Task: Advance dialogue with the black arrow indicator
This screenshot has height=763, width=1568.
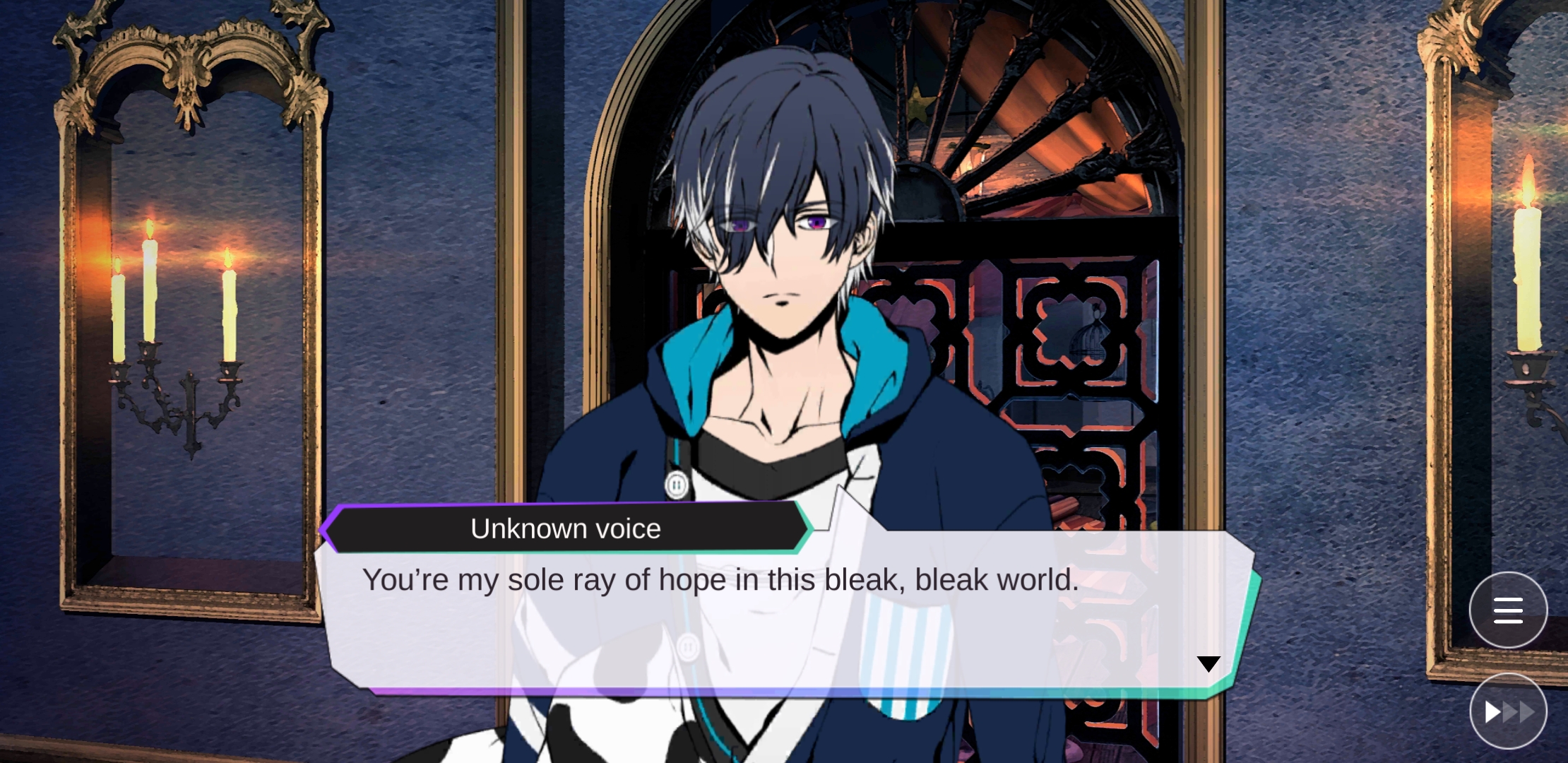Action: (x=1208, y=663)
